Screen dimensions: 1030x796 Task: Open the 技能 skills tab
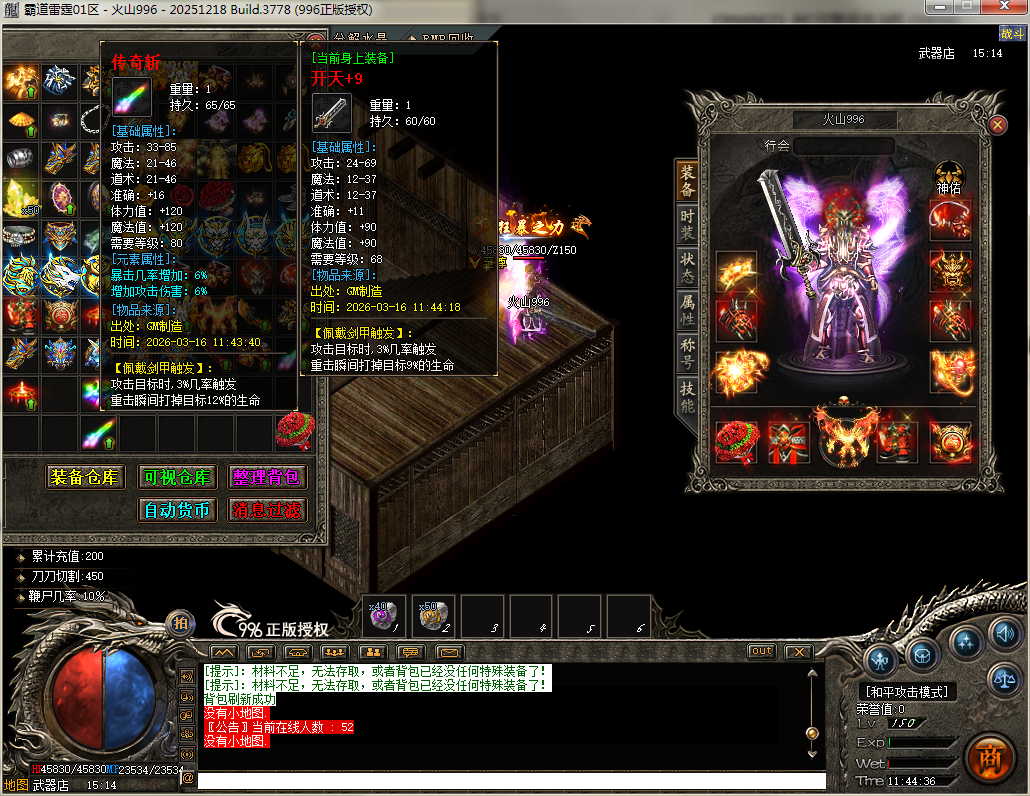(687, 396)
